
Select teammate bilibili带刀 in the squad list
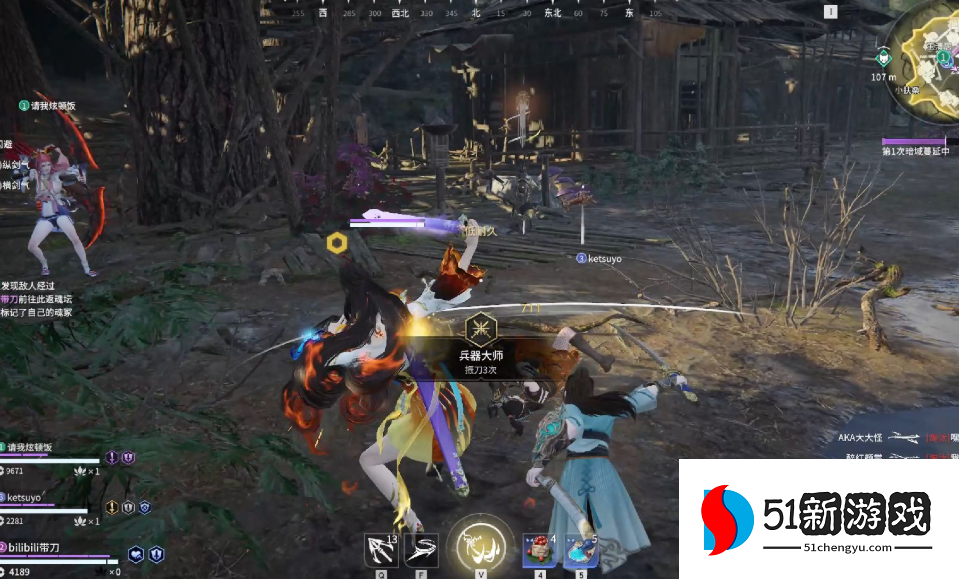36,547
